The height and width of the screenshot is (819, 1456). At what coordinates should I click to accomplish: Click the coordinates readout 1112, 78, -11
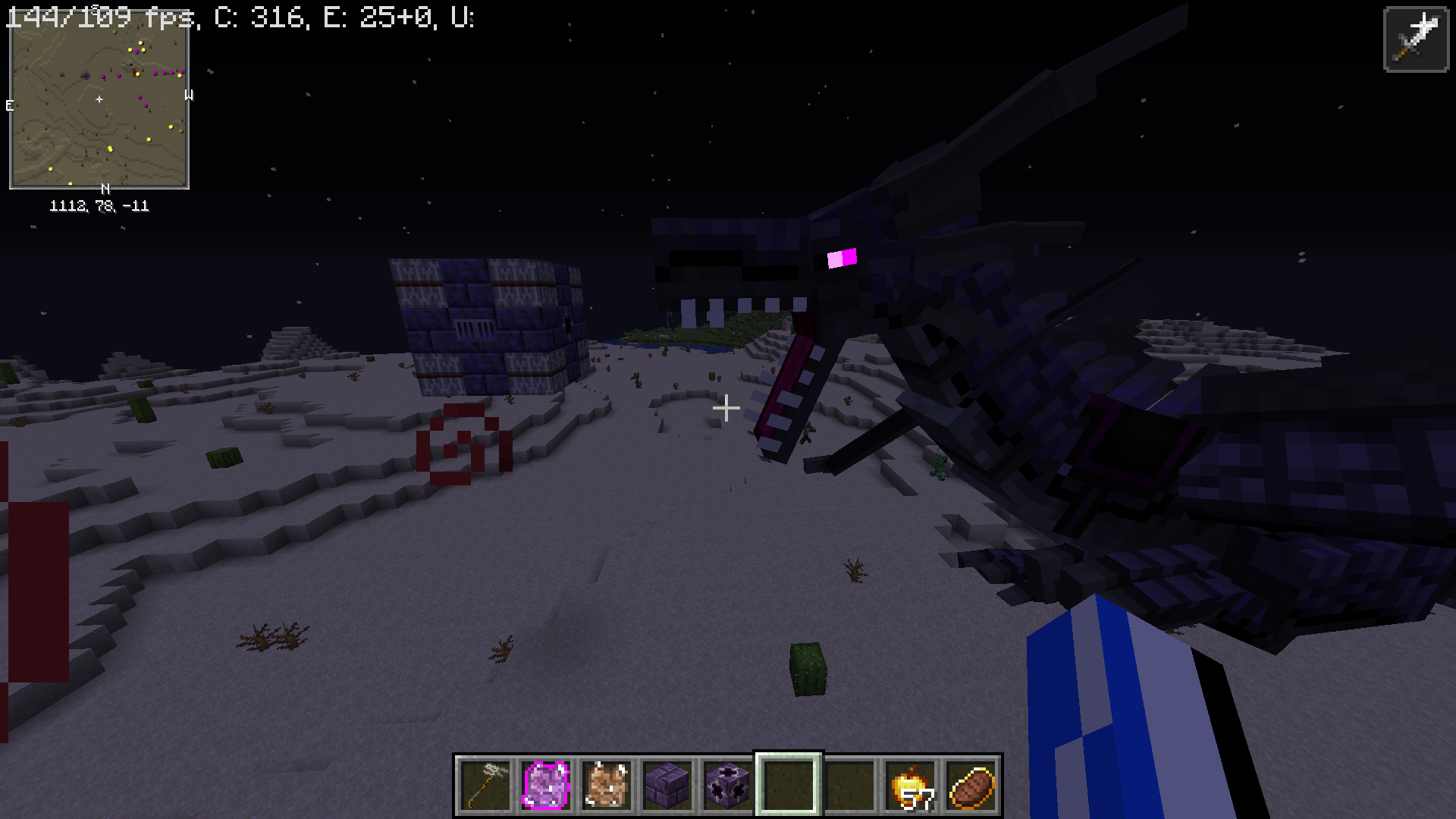[99, 204]
